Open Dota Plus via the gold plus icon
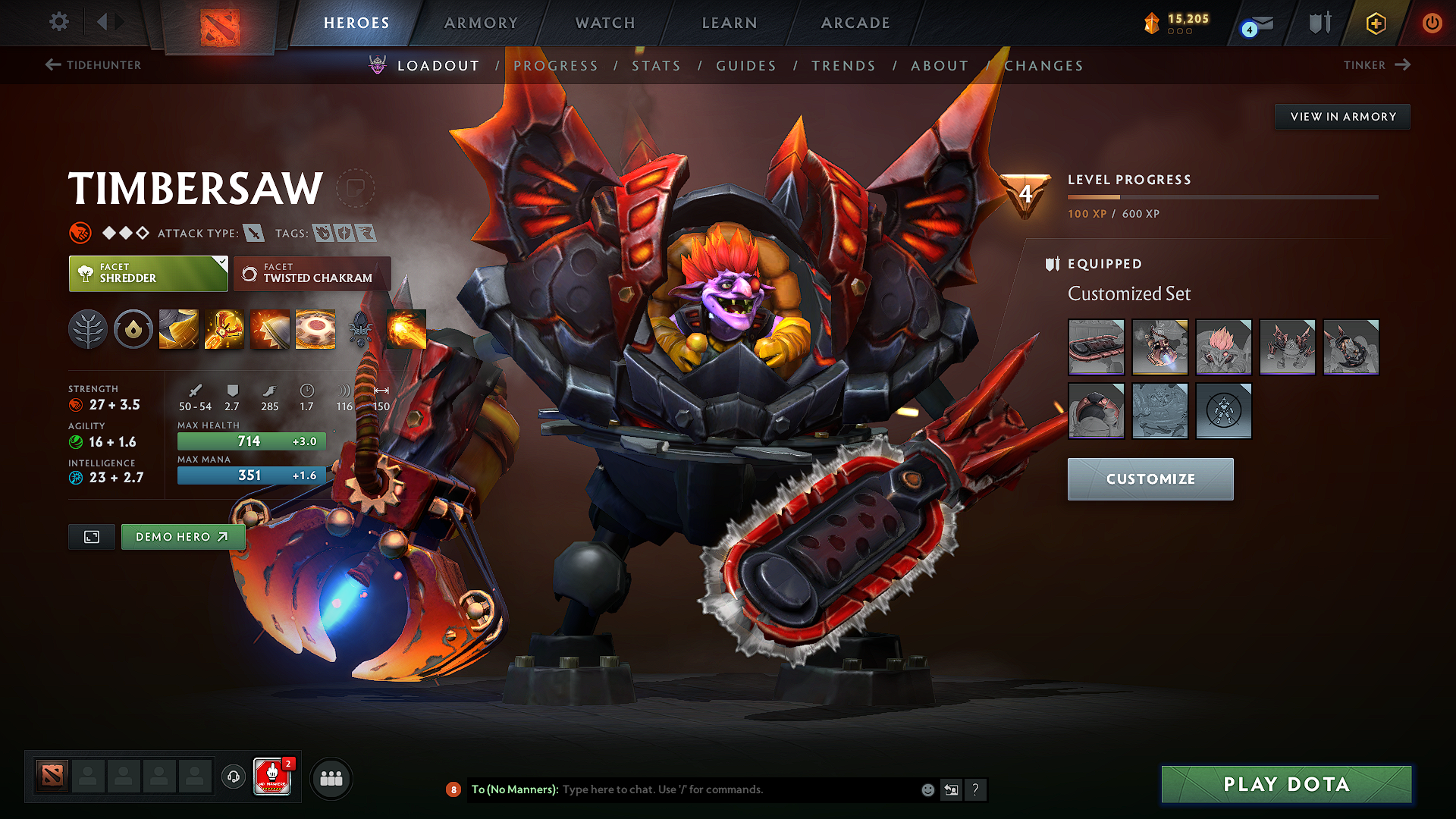Image resolution: width=1456 pixels, height=819 pixels. 1375,23
